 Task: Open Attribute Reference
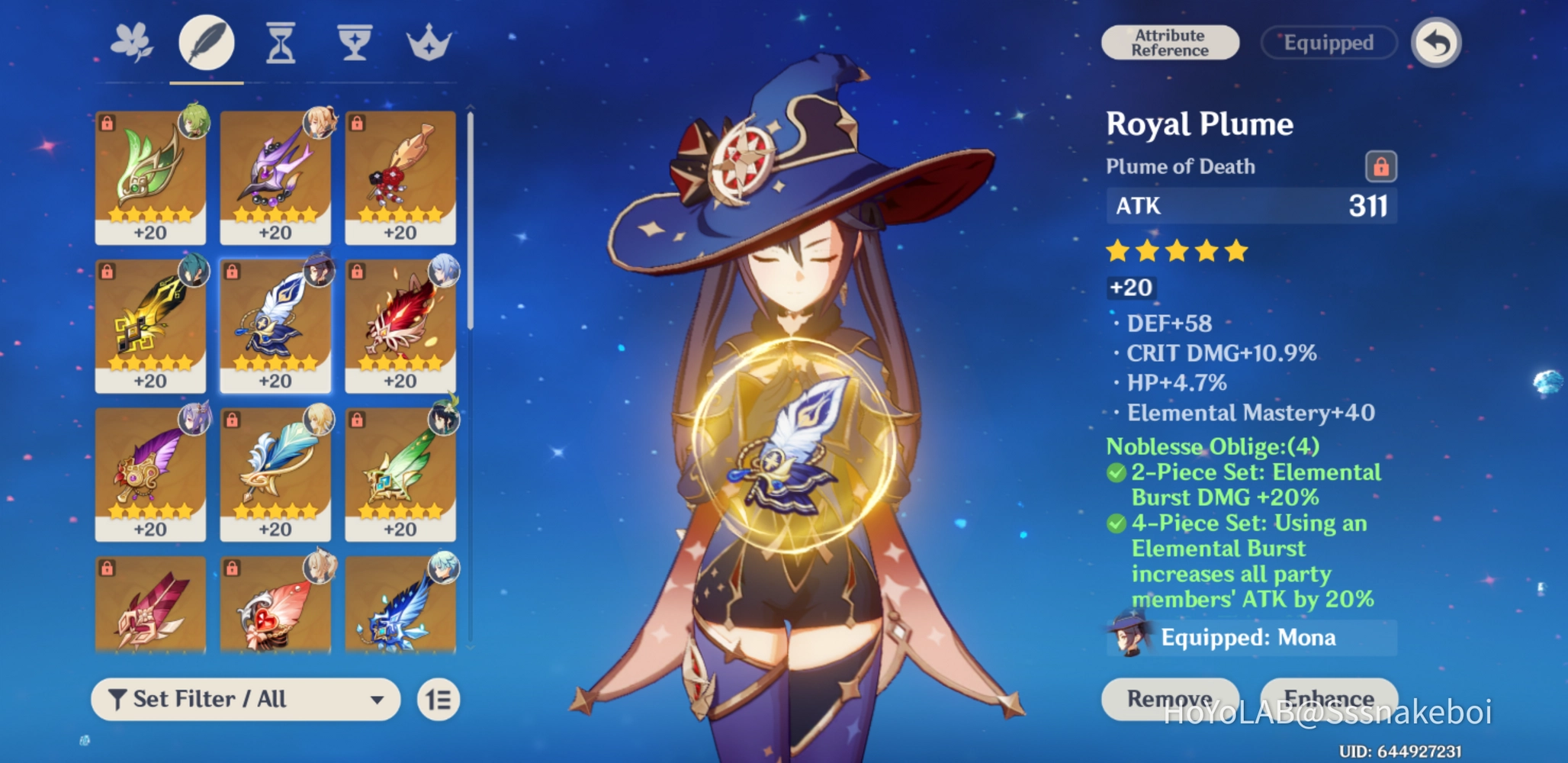[1171, 42]
